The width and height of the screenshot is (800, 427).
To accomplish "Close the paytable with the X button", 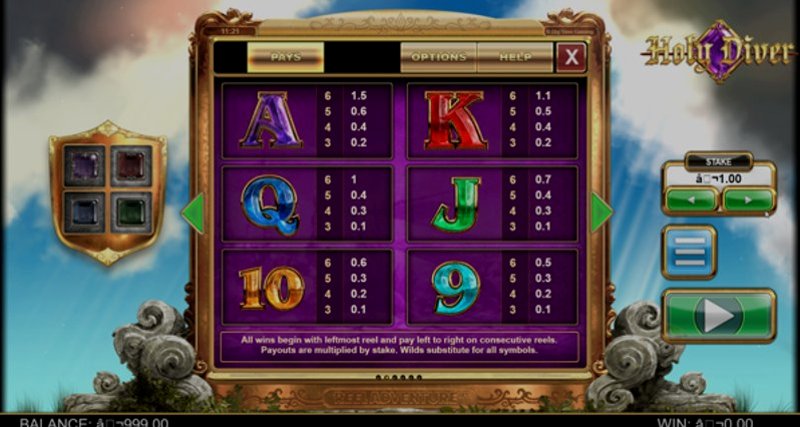I will click(x=571, y=57).
